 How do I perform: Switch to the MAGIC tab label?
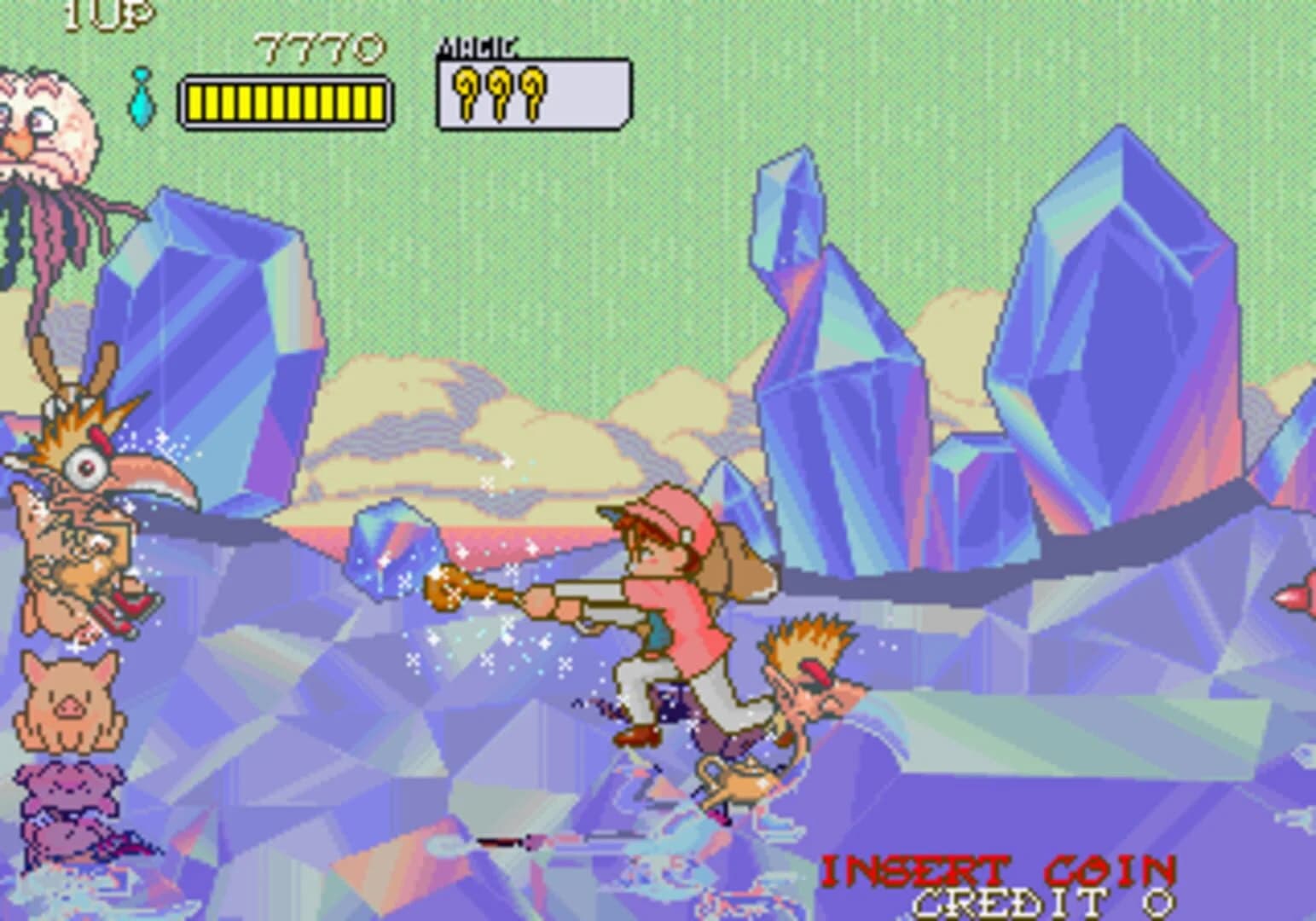tap(475, 47)
